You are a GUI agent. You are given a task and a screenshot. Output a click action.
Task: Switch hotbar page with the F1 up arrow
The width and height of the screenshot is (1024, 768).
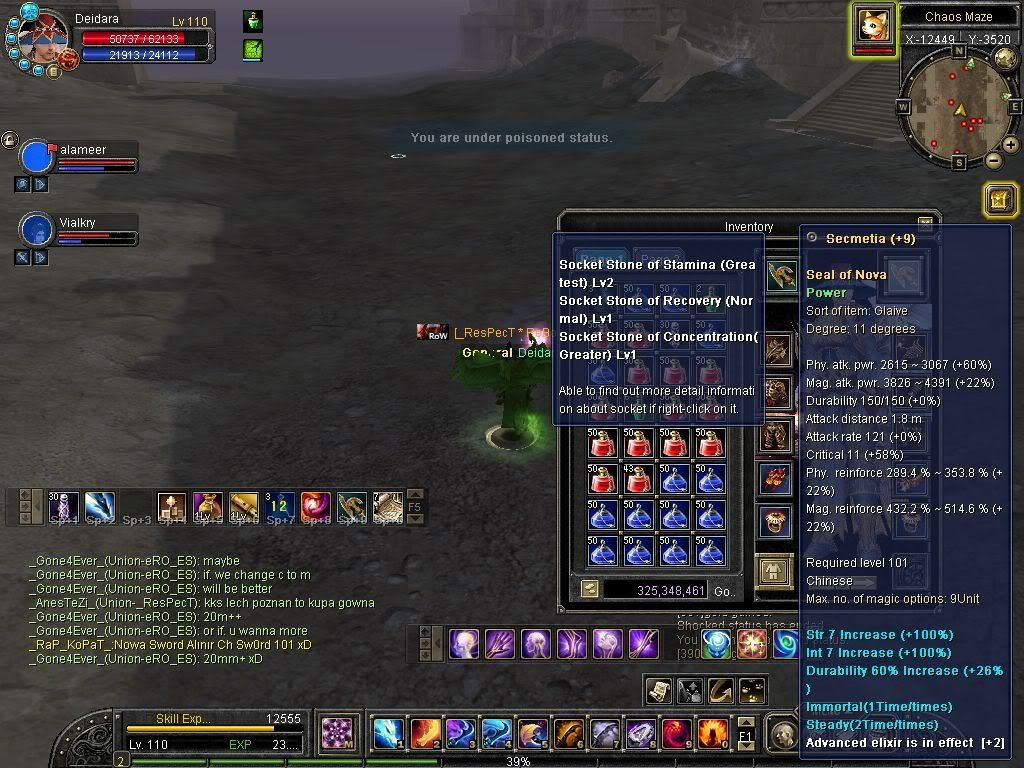745,722
